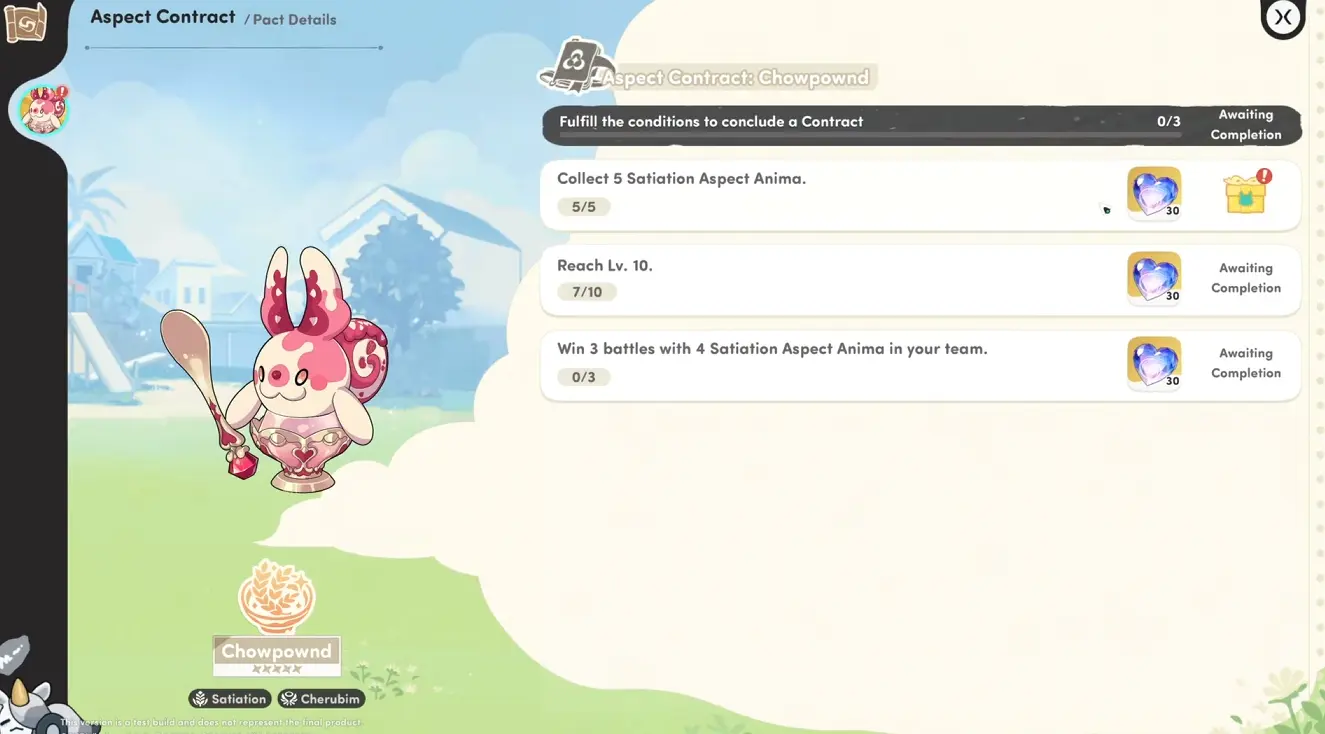Close the Aspect Contract screen
Viewport: 1325px width, 734px height.
1283,17
